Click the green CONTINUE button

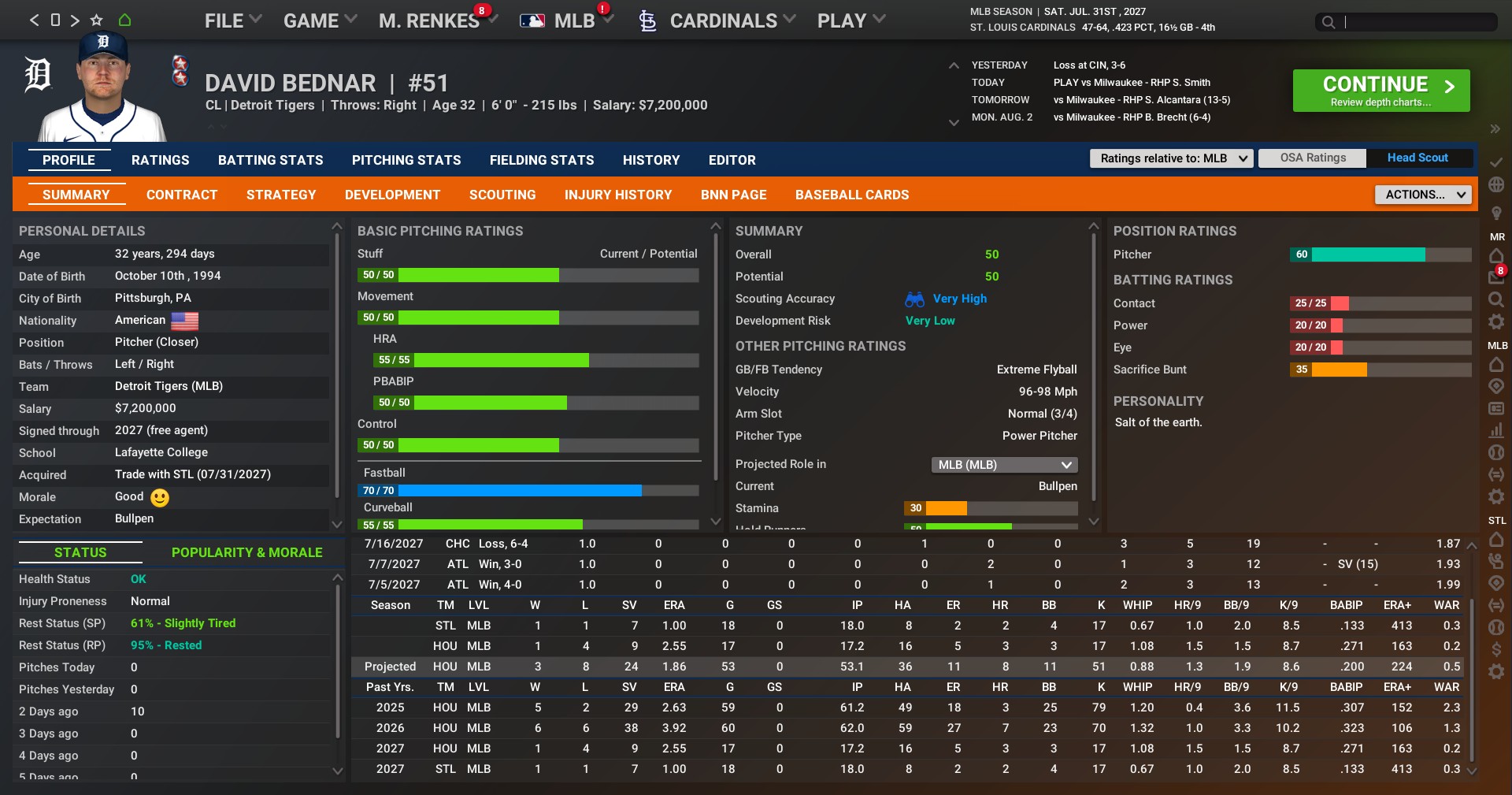click(1380, 91)
